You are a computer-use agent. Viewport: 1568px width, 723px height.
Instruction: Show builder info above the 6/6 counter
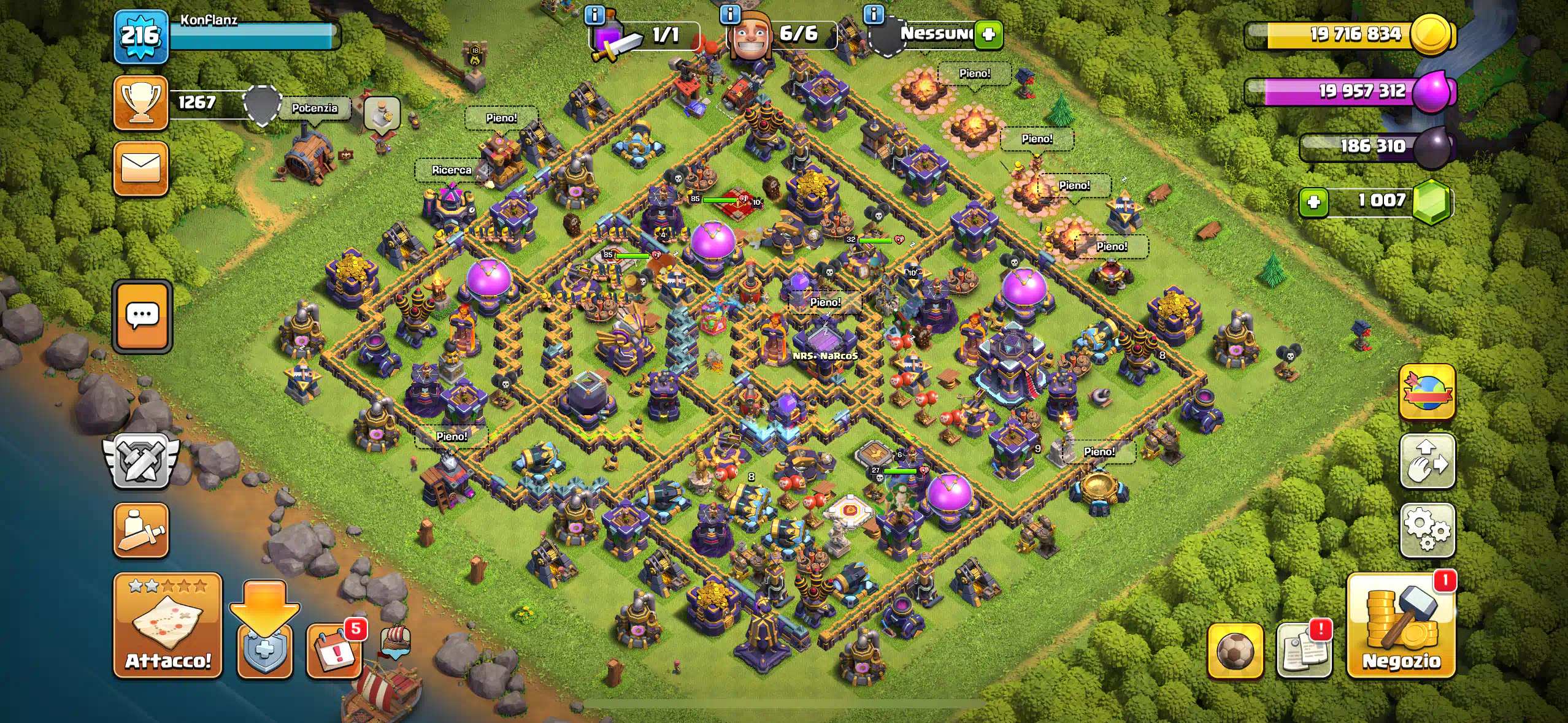click(x=730, y=15)
